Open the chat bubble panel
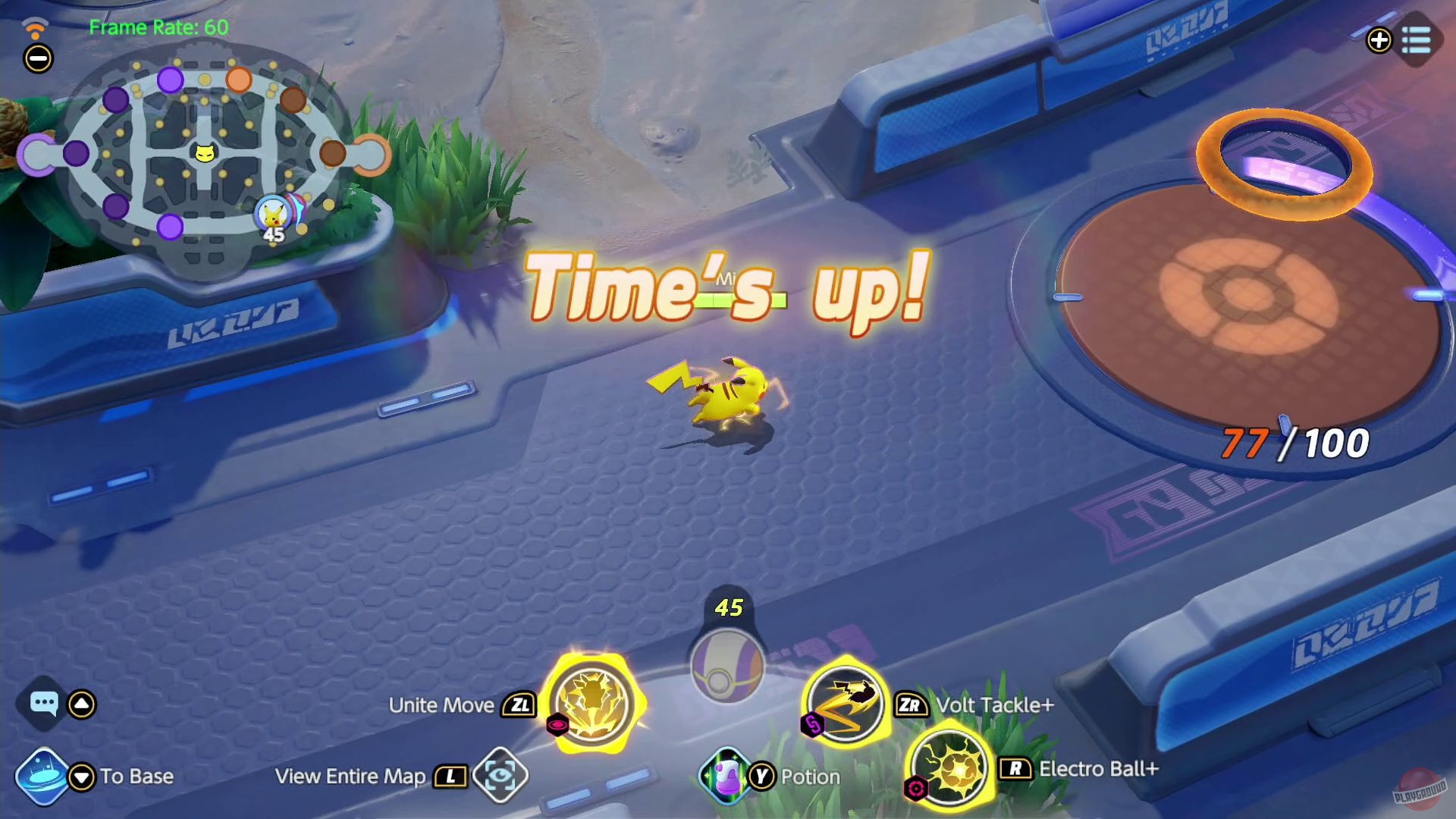 point(45,704)
